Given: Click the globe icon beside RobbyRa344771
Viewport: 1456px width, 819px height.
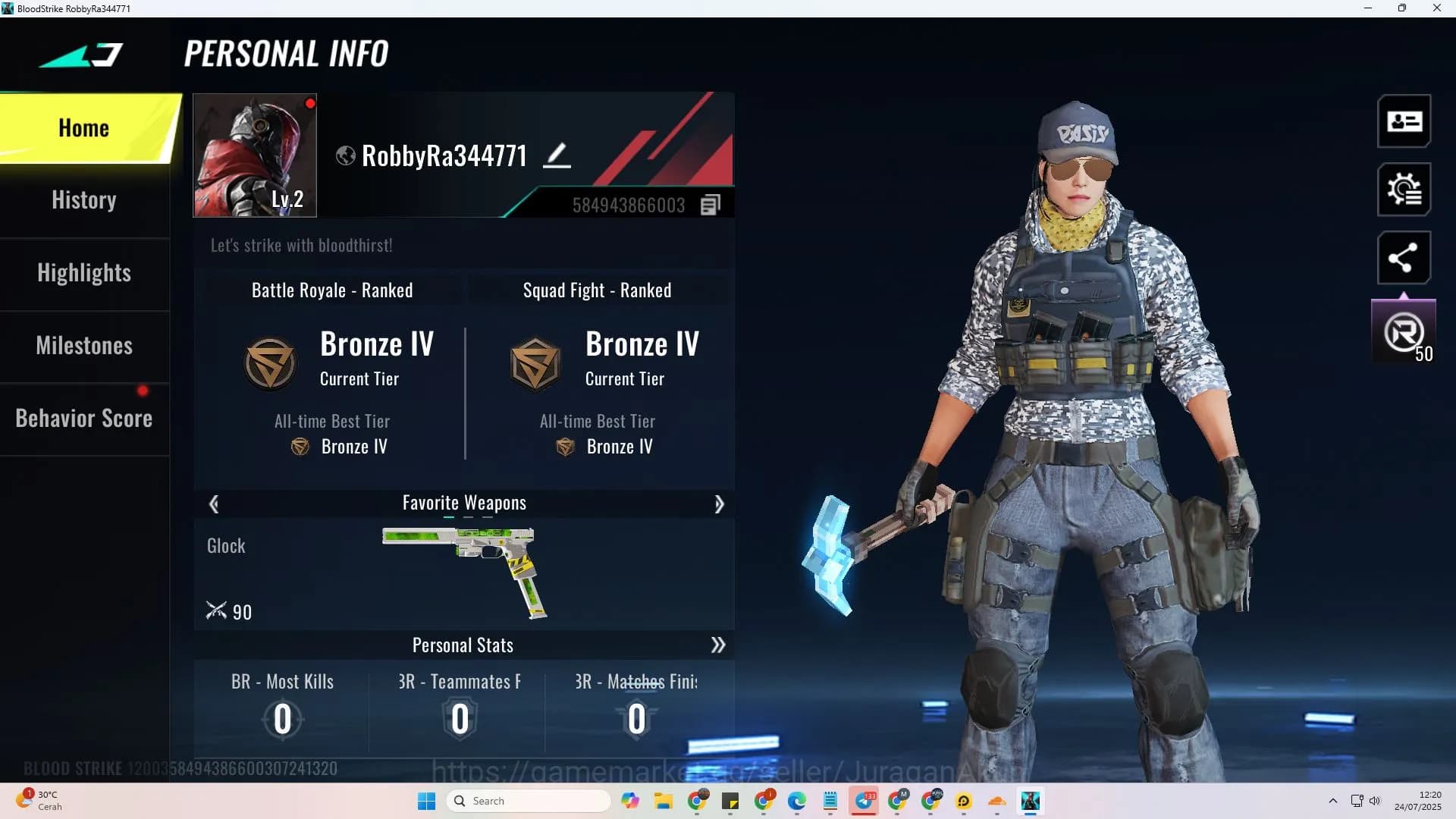Looking at the screenshot, I should pos(346,155).
